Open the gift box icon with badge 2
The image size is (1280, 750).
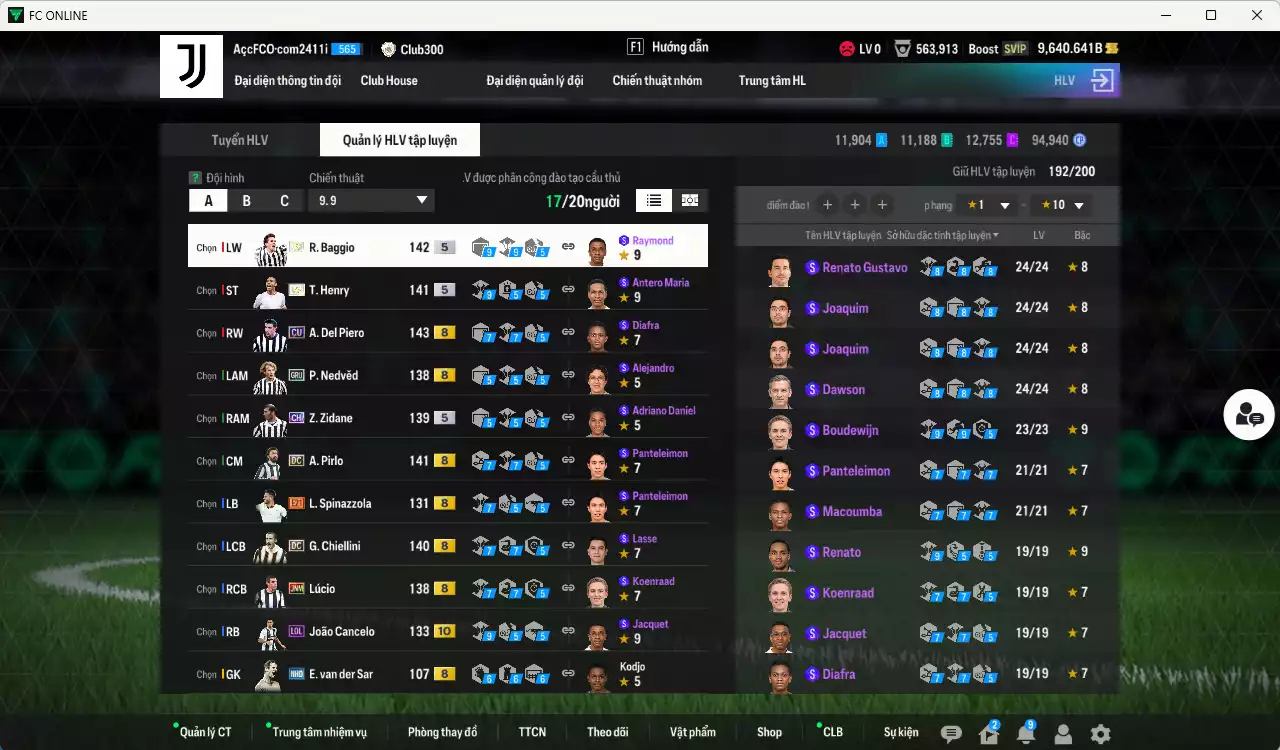(990, 732)
